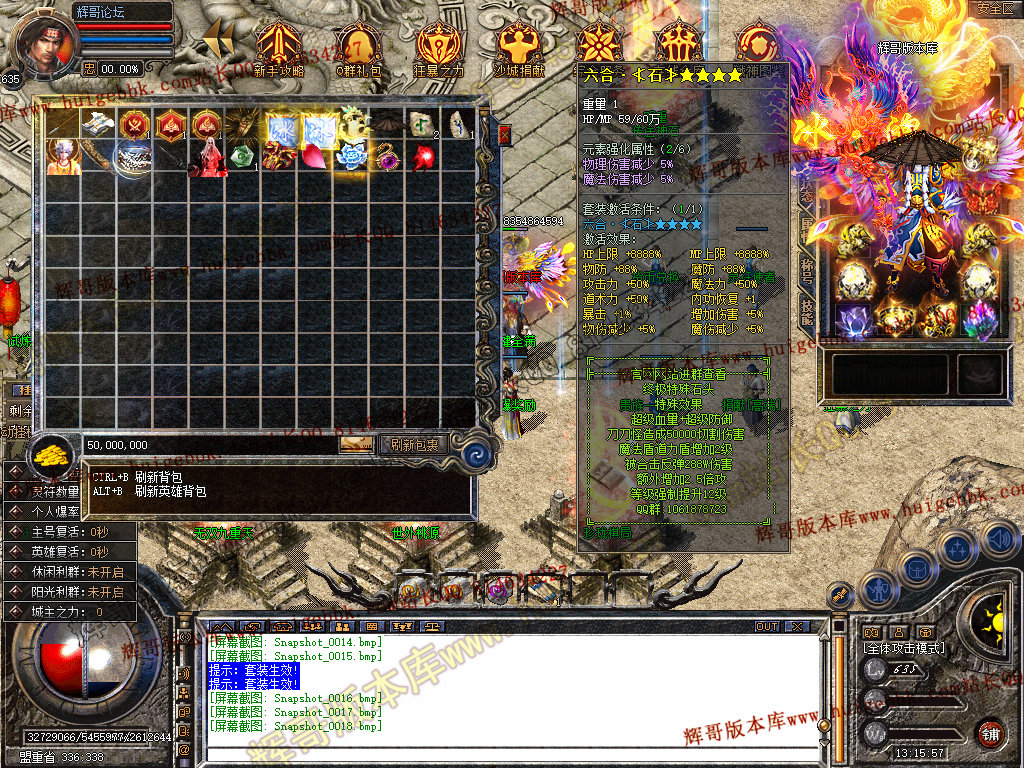Screen dimensions: 1024x768
Task: Click the gold ingot pile icon
Action: [50, 457]
